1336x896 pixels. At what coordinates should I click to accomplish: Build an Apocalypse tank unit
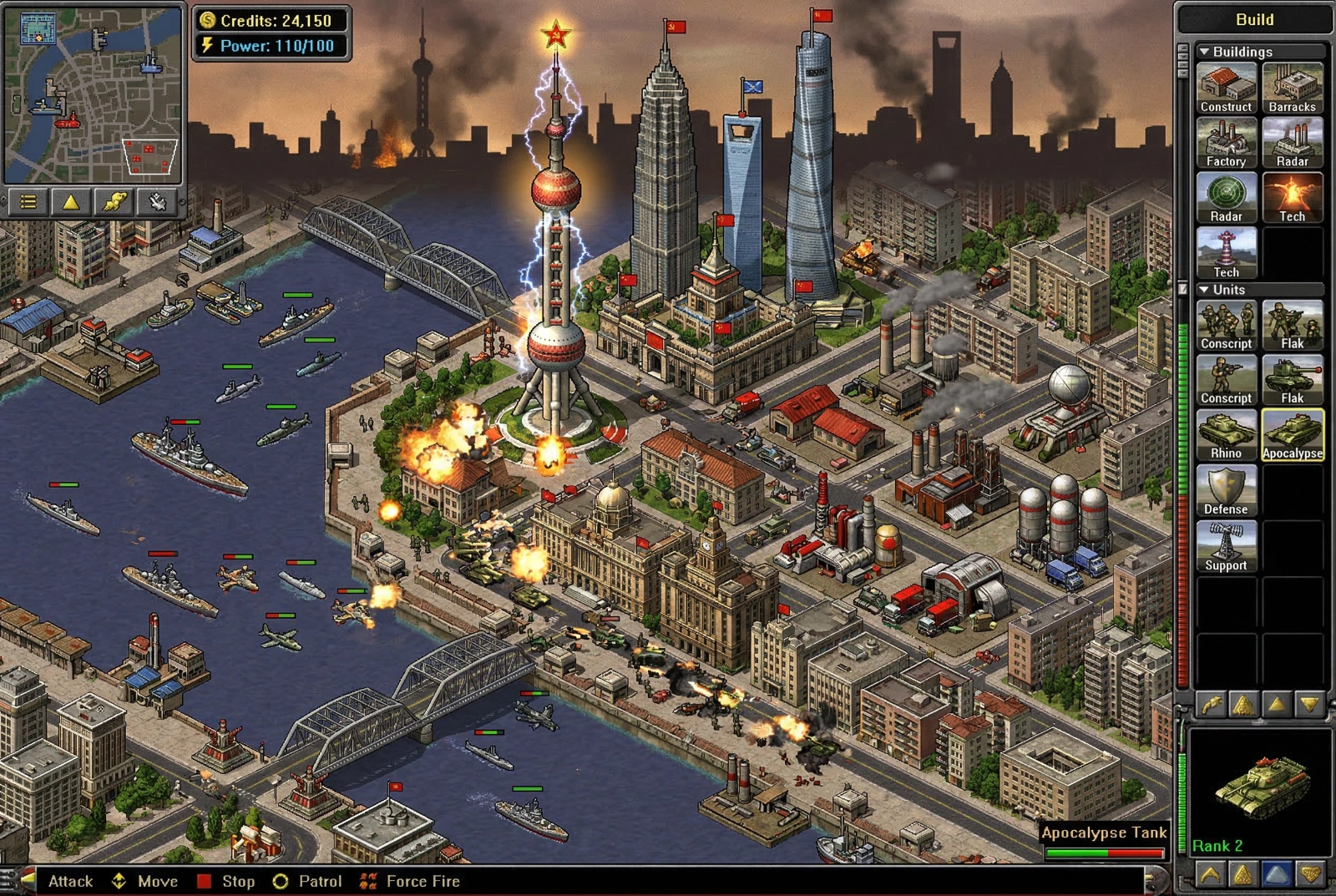[1292, 435]
